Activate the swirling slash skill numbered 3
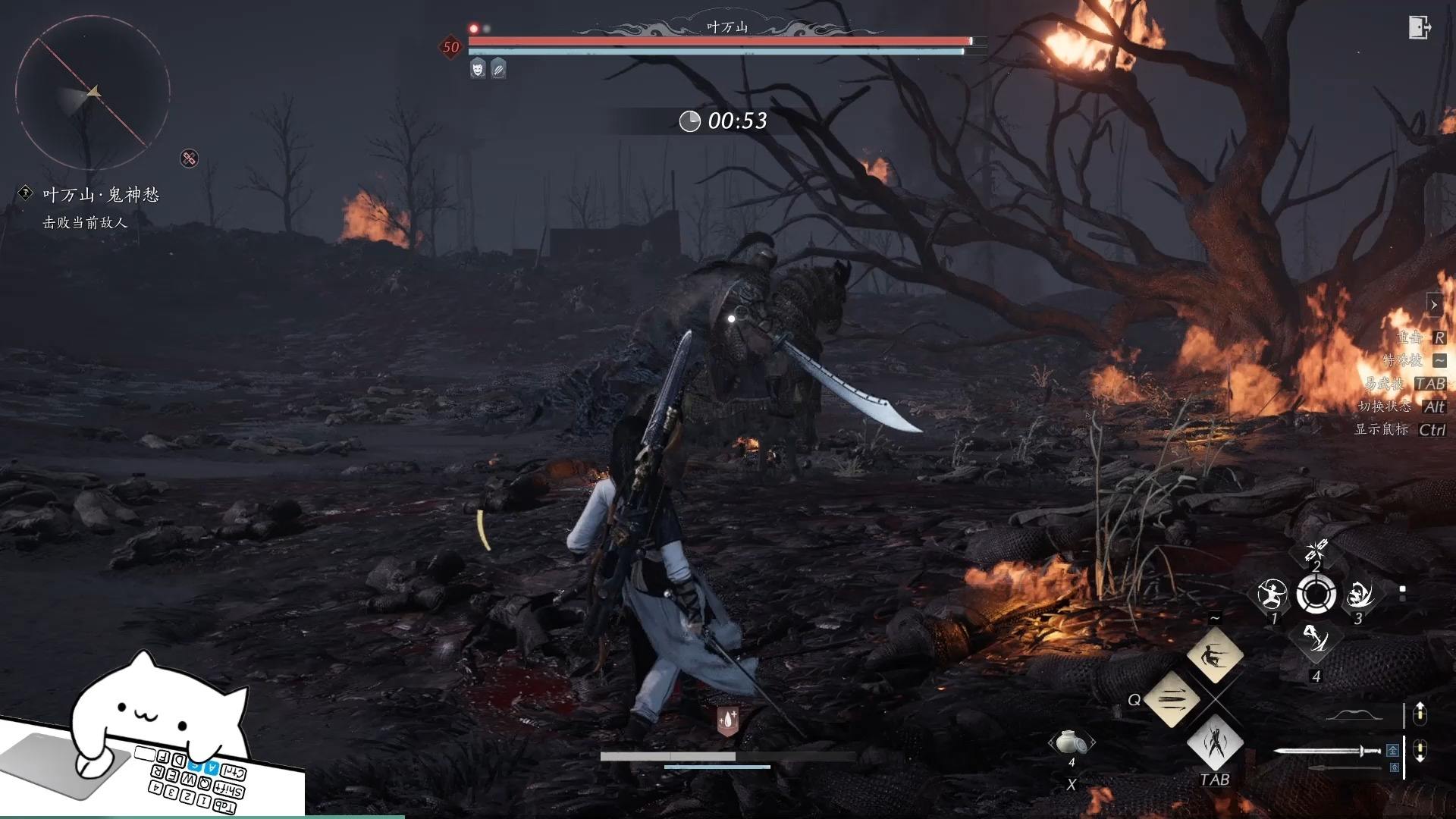1456x819 pixels. (1360, 595)
